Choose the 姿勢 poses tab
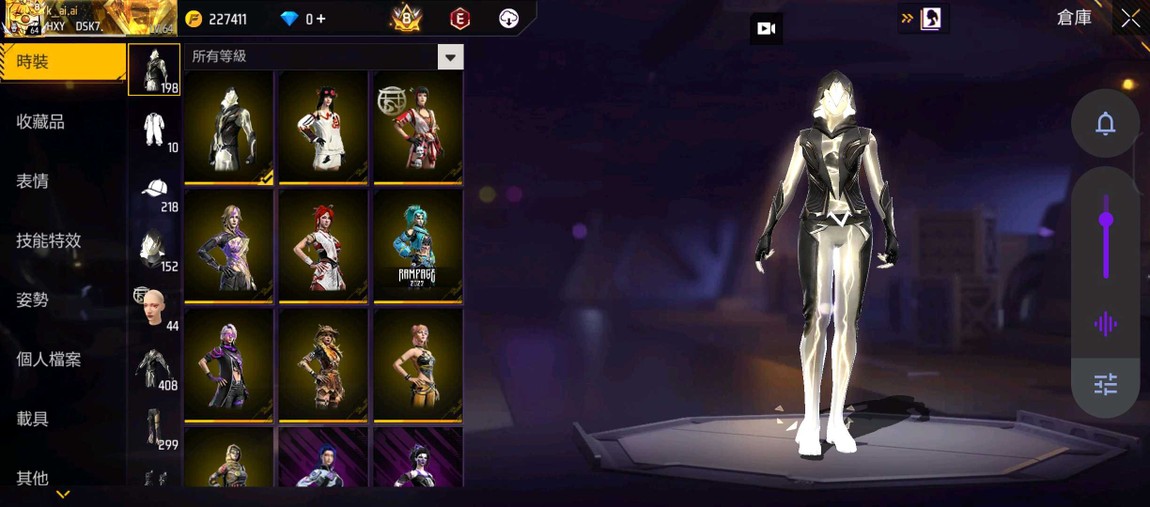 point(32,300)
